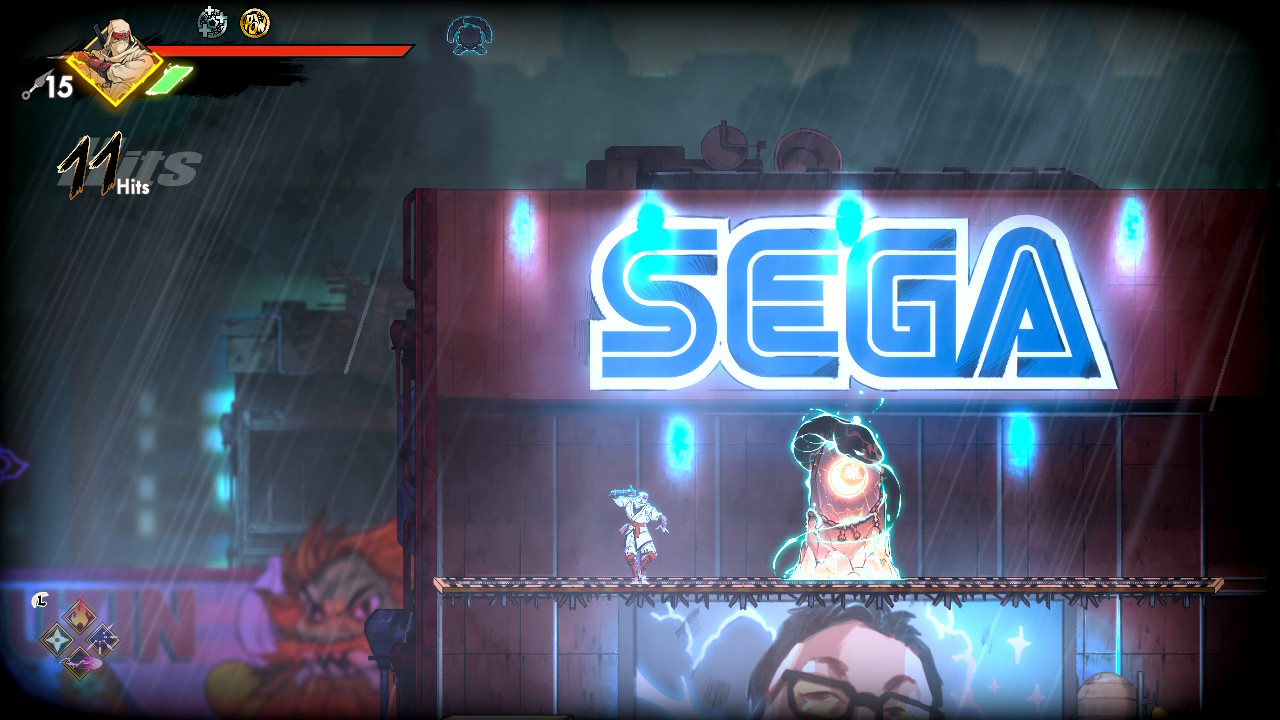Screen dimensions: 1280x720
Task: Pick the purple dragon ninpo icon
Action: click(x=79, y=662)
